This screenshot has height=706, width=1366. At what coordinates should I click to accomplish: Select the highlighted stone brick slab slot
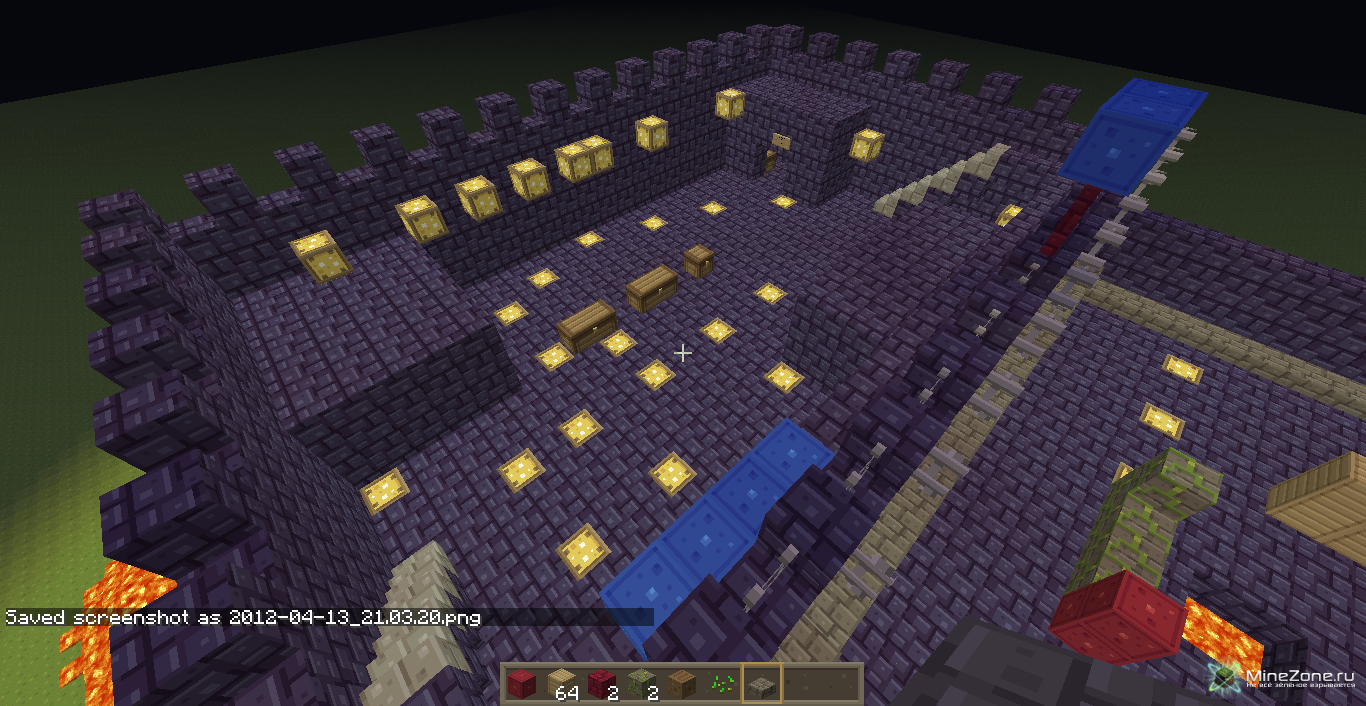click(x=761, y=684)
